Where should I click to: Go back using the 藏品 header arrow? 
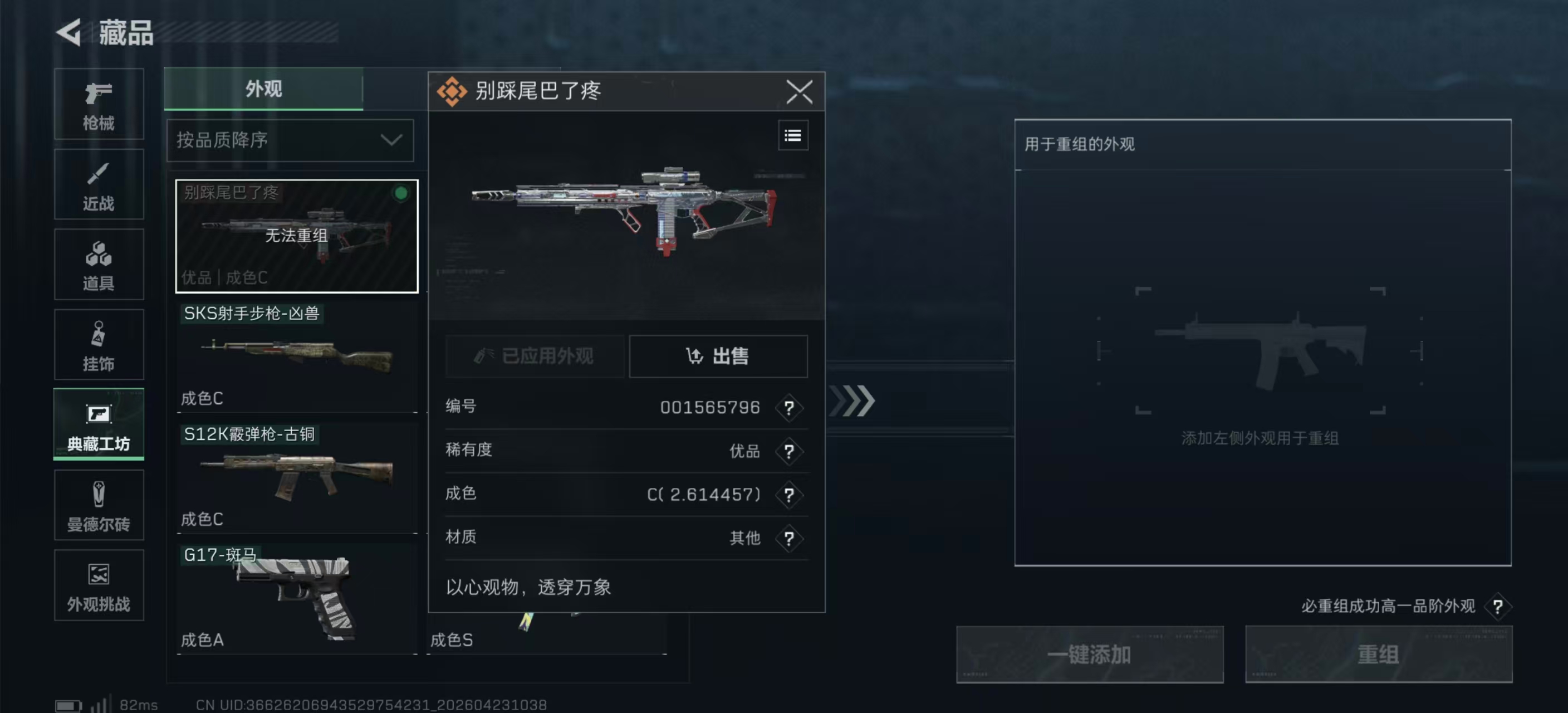click(69, 32)
